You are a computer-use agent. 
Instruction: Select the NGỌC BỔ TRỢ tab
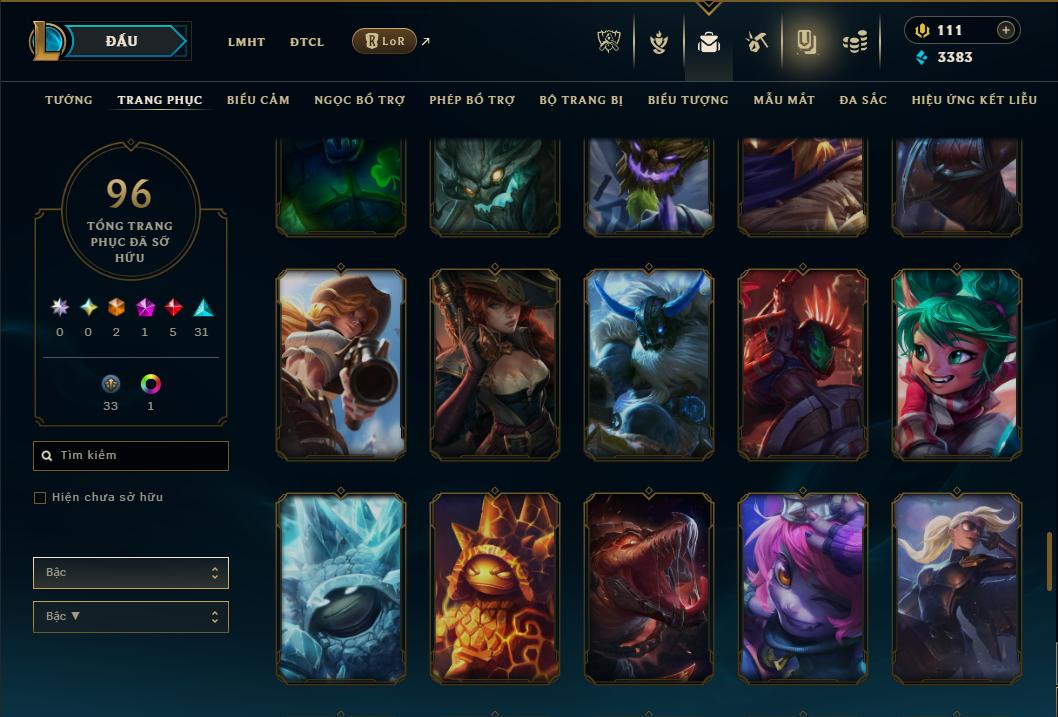click(x=359, y=100)
